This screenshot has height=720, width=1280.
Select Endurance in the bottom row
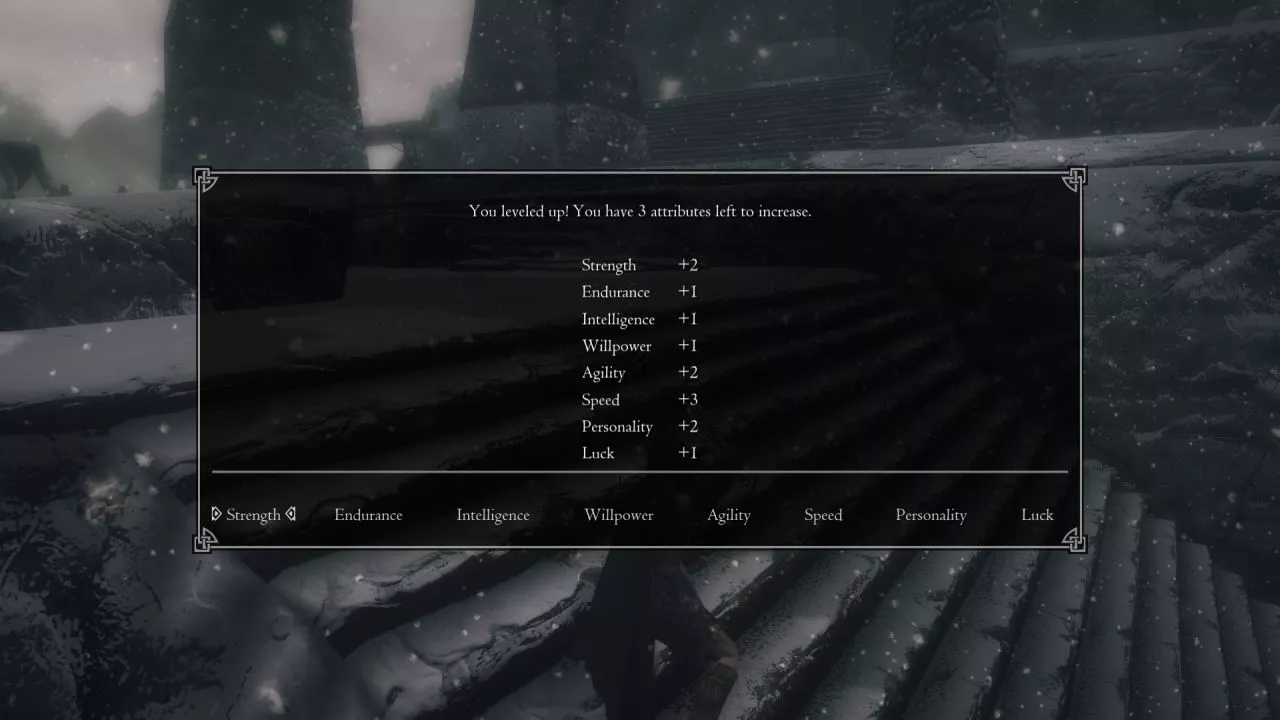pyautogui.click(x=368, y=515)
